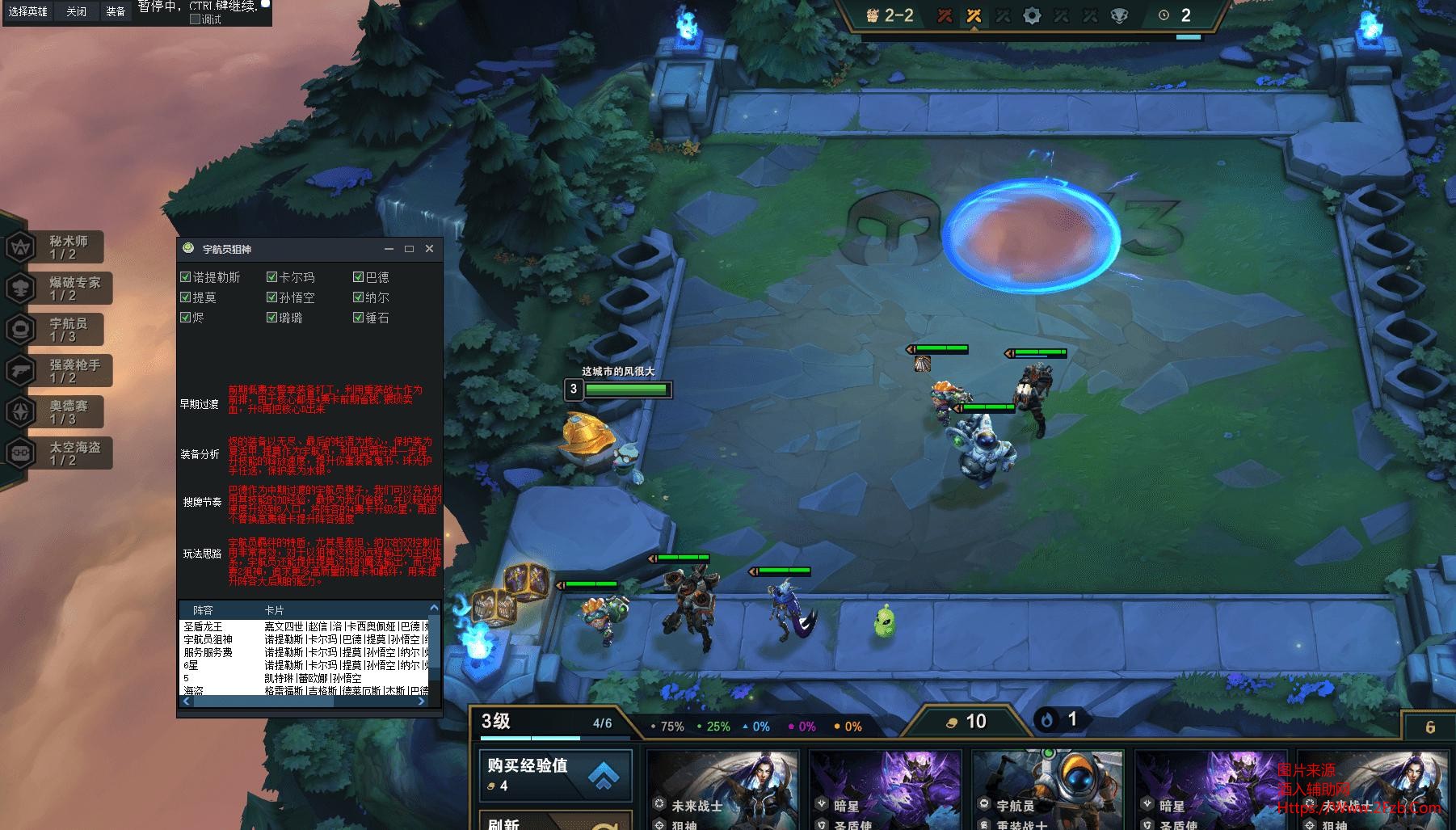The width and height of the screenshot is (1456, 830).
Task: Toggle the 巴德 checkbox
Action: pyautogui.click(x=359, y=277)
